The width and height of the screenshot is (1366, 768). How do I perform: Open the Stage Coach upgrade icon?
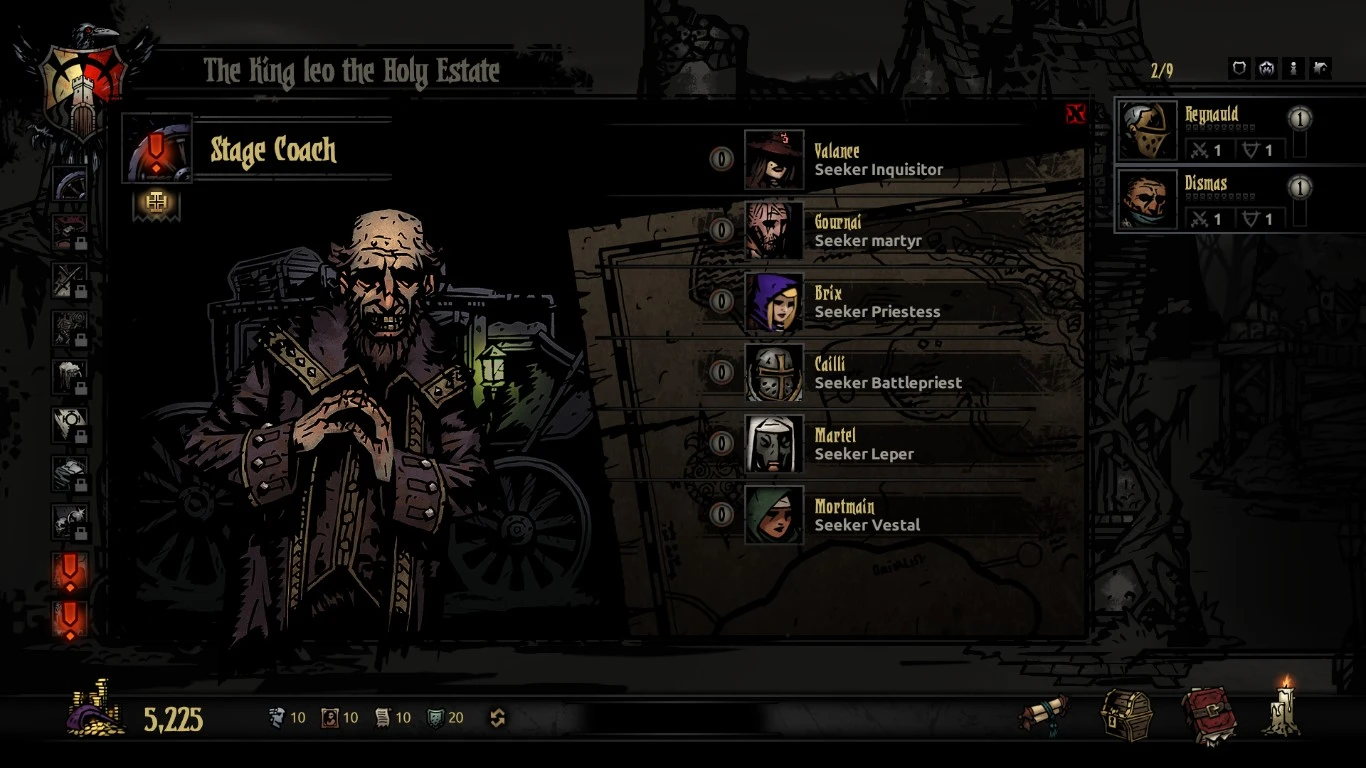coord(155,203)
